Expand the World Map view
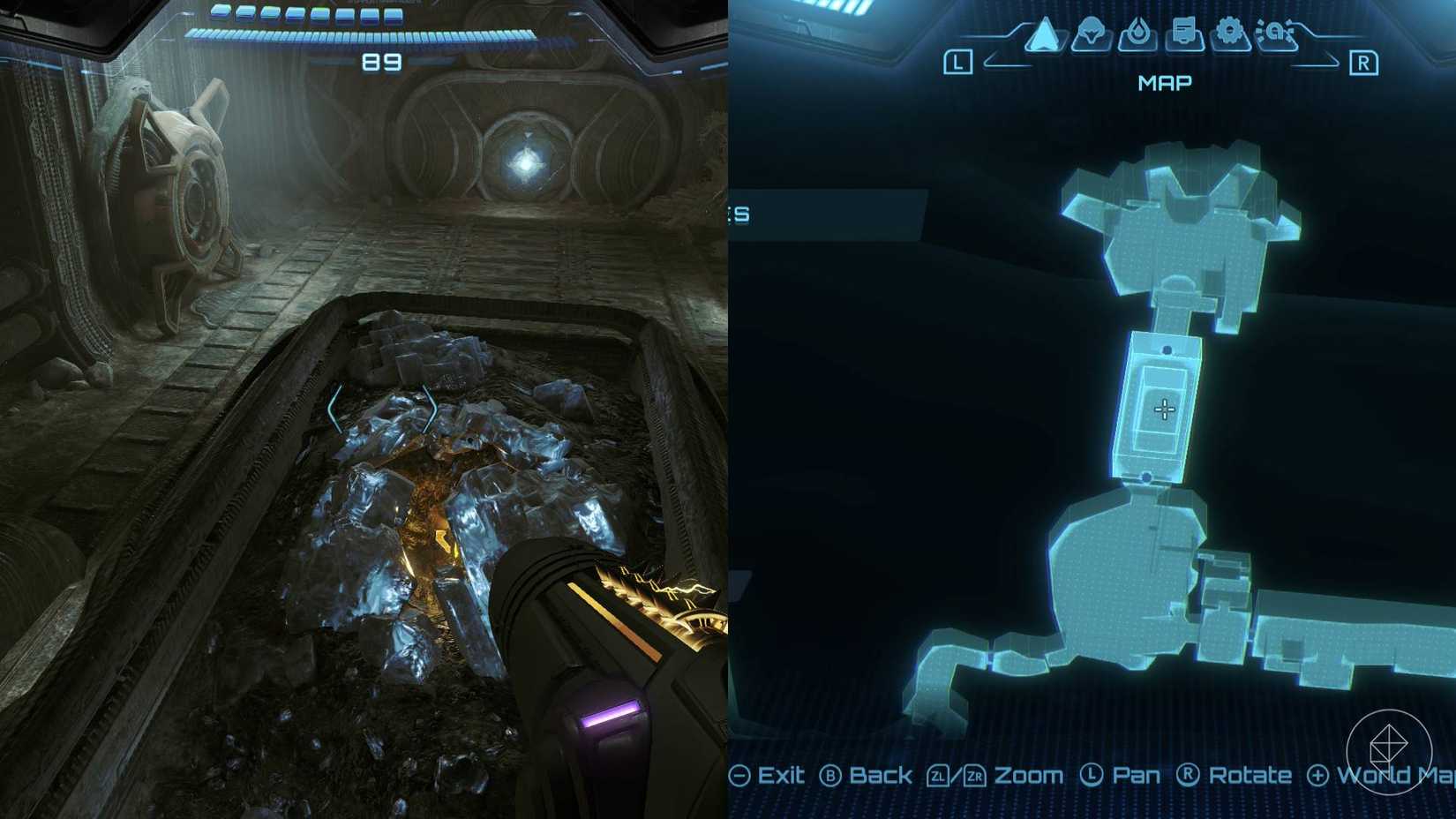Viewport: 1456px width, 819px height. (1363, 775)
